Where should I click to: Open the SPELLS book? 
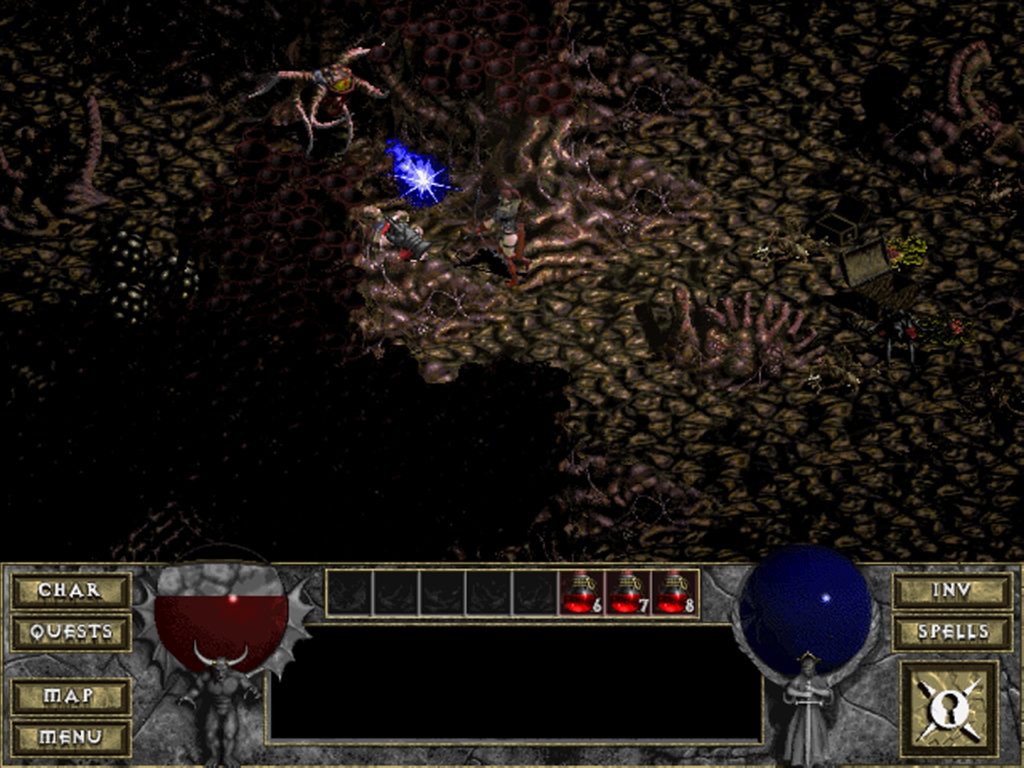click(951, 632)
